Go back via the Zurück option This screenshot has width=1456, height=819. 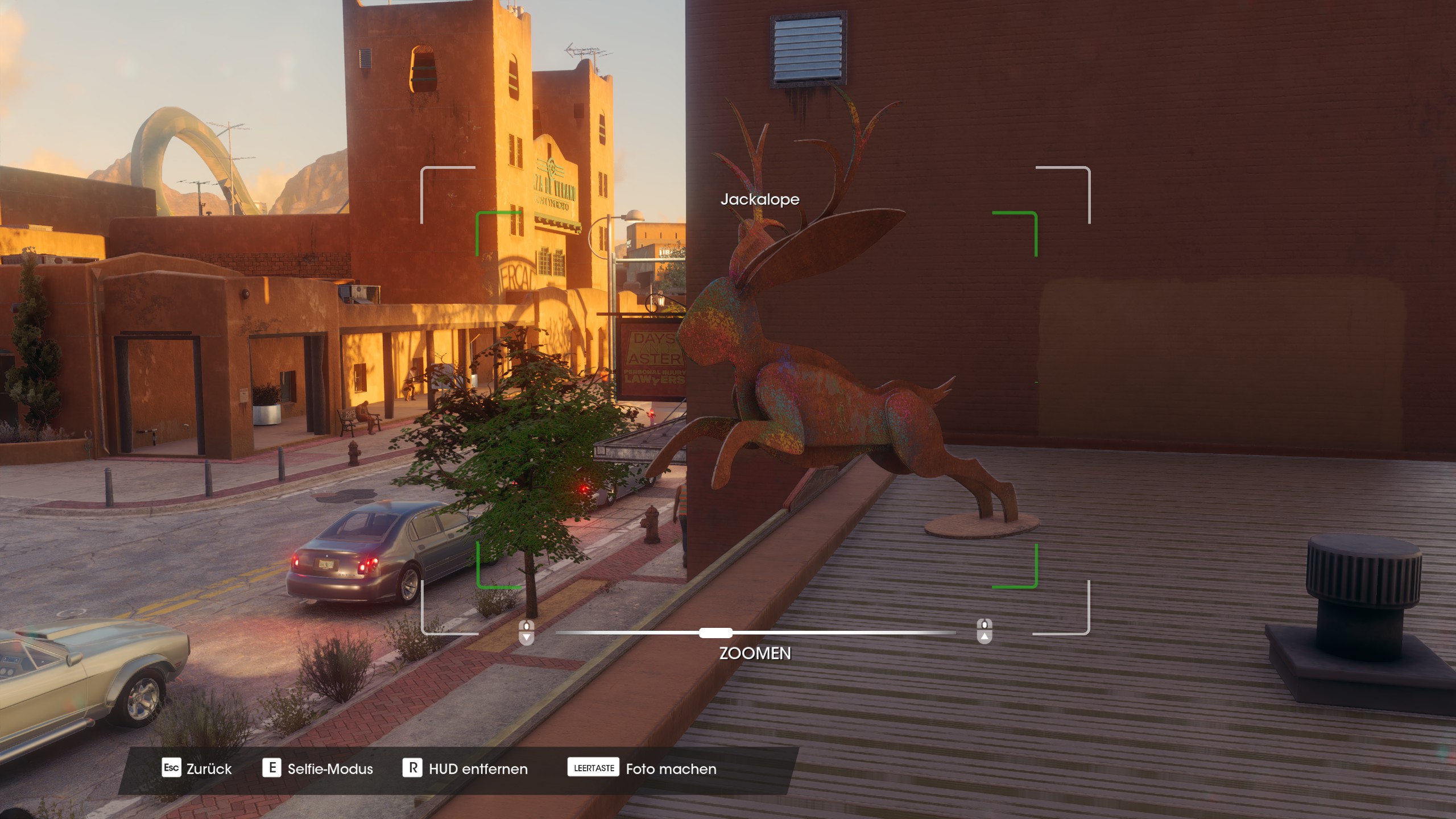coord(197,768)
